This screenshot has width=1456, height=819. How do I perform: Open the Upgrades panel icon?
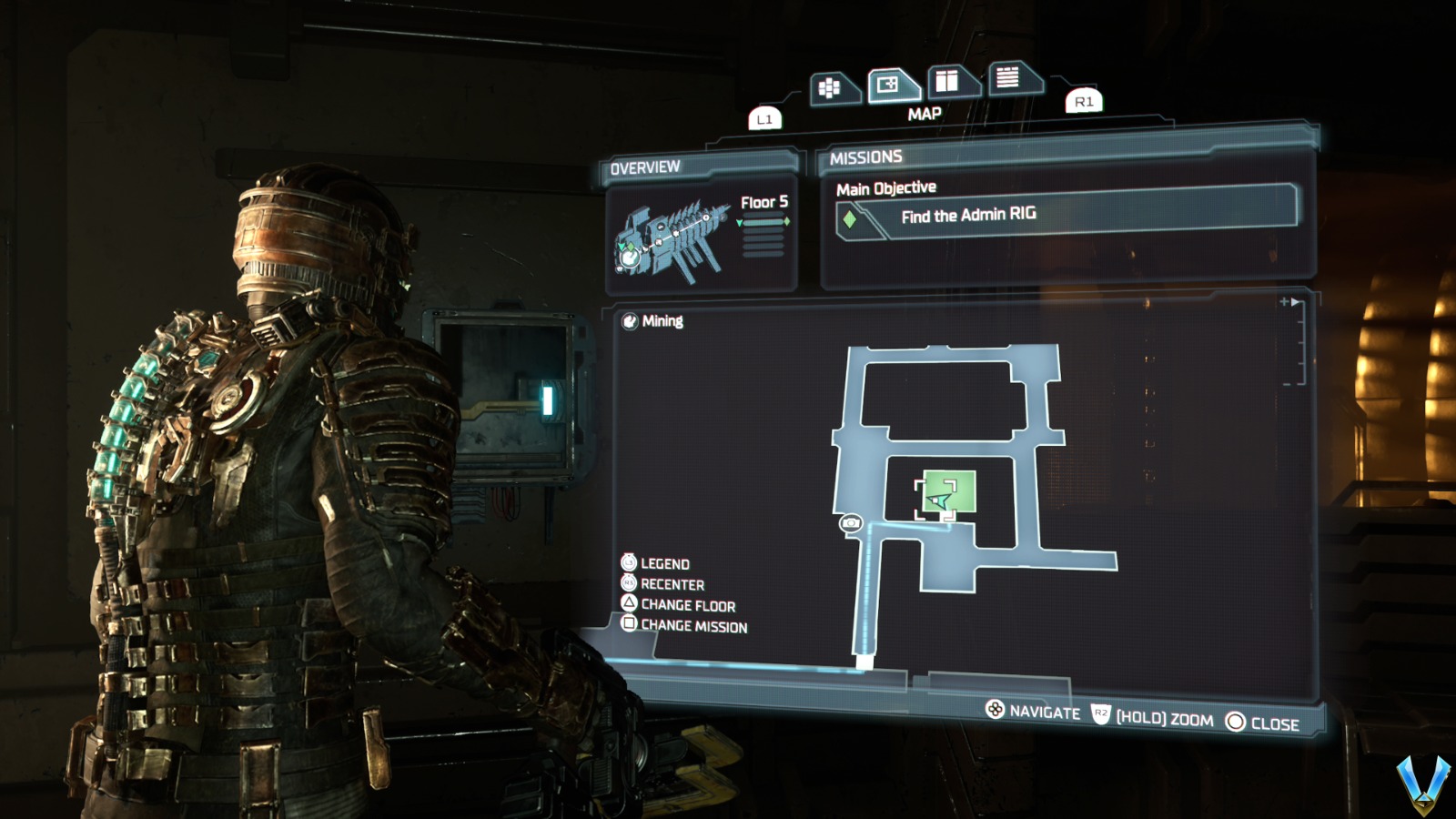coord(949,83)
